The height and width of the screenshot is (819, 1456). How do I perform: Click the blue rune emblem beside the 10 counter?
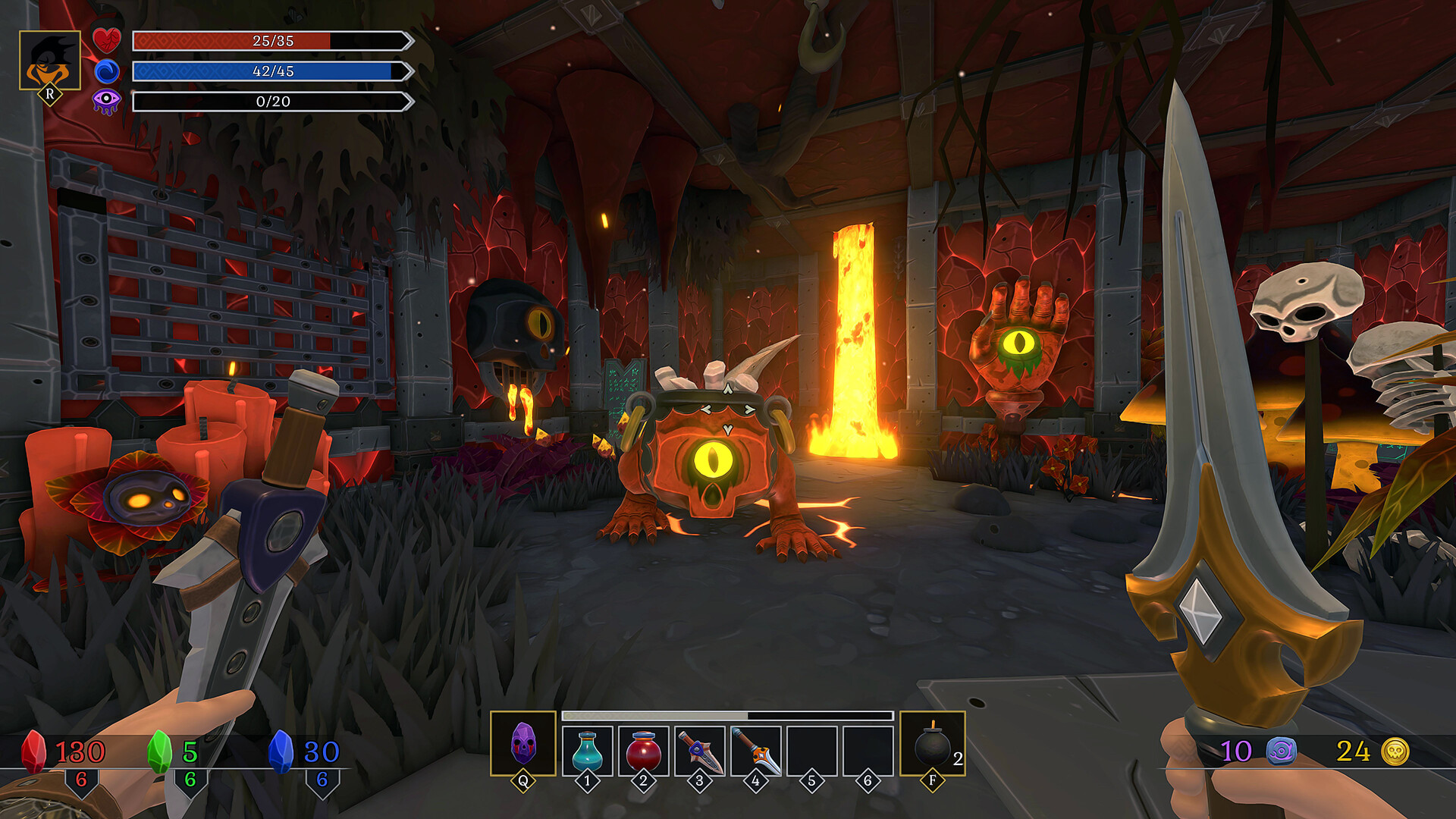(1281, 750)
